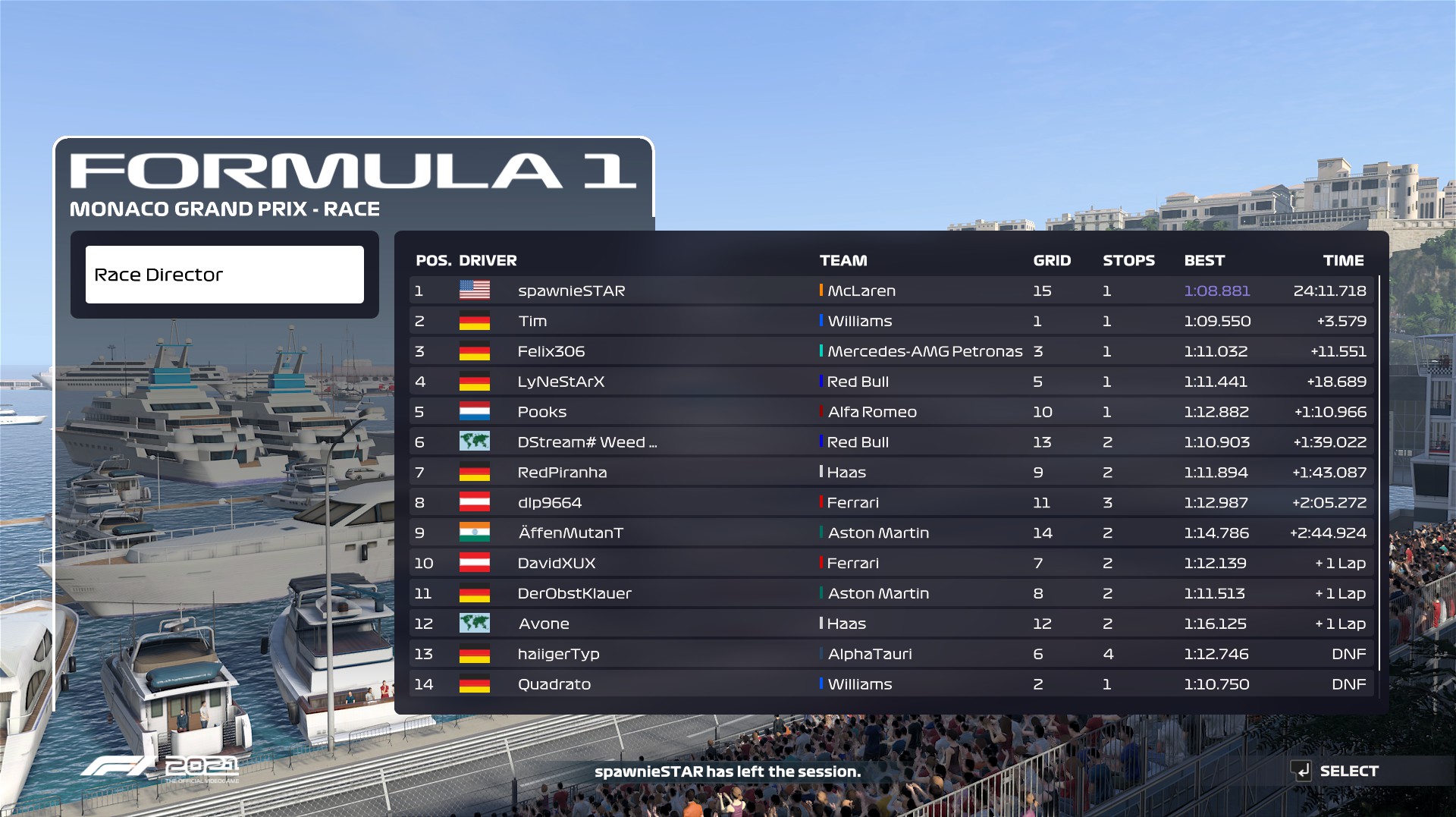The height and width of the screenshot is (817, 1456).
Task: Select spawnieSTAR's result row
Action: 892,291
